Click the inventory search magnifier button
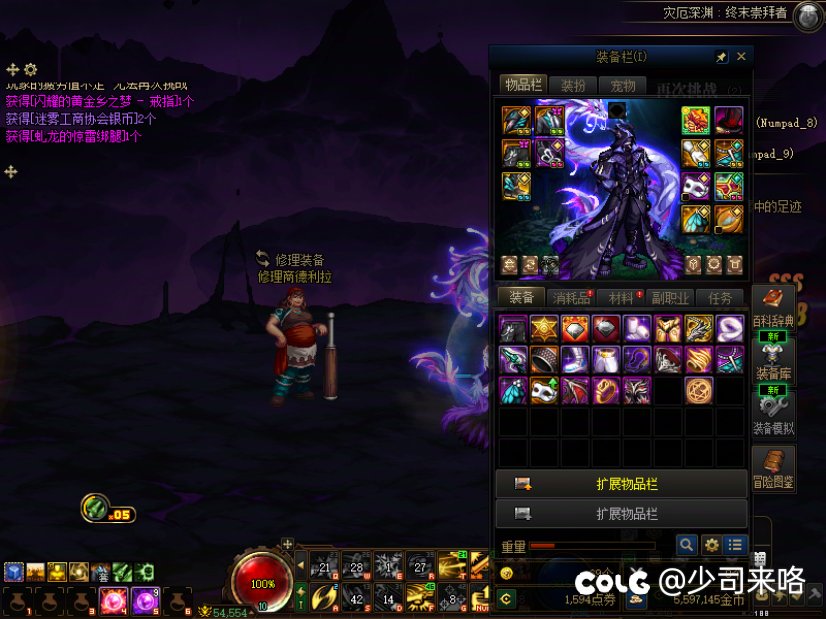The image size is (826, 619). [x=686, y=545]
